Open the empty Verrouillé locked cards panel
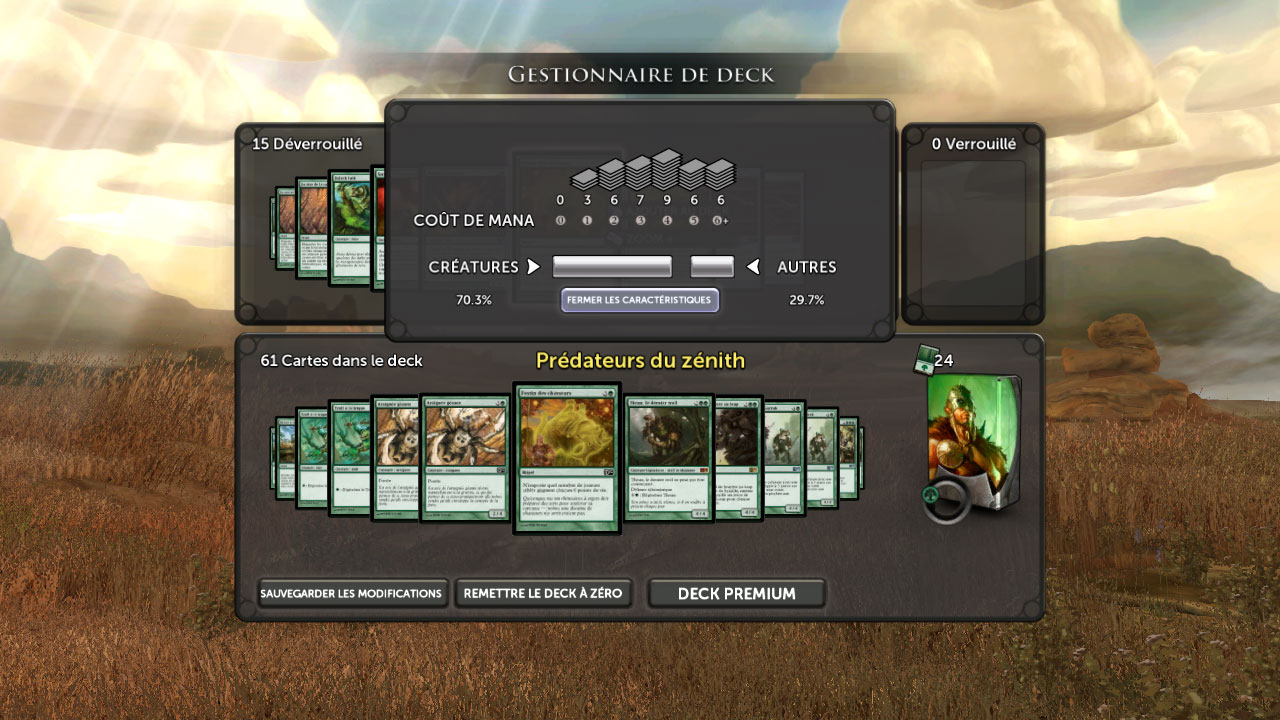The image size is (1280, 720). pyautogui.click(x=973, y=230)
